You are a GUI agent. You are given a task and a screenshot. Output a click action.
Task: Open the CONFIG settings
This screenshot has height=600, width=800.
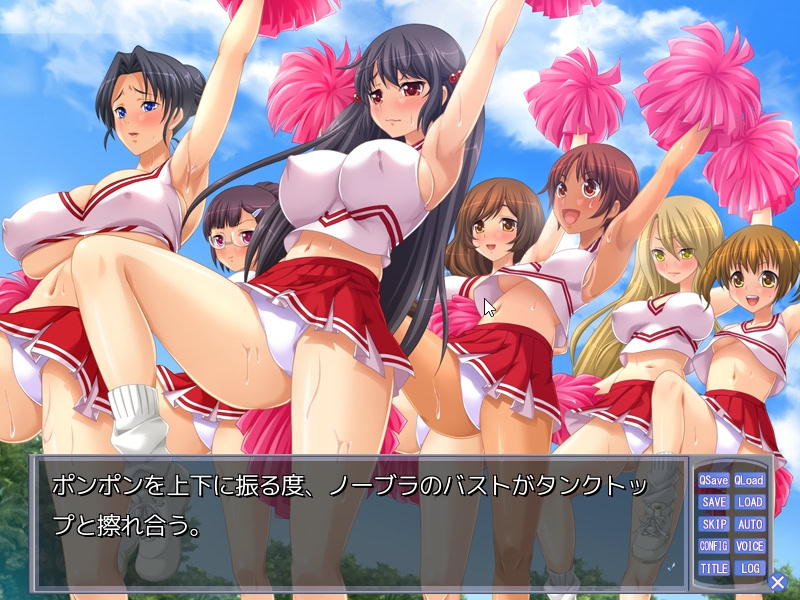714,547
